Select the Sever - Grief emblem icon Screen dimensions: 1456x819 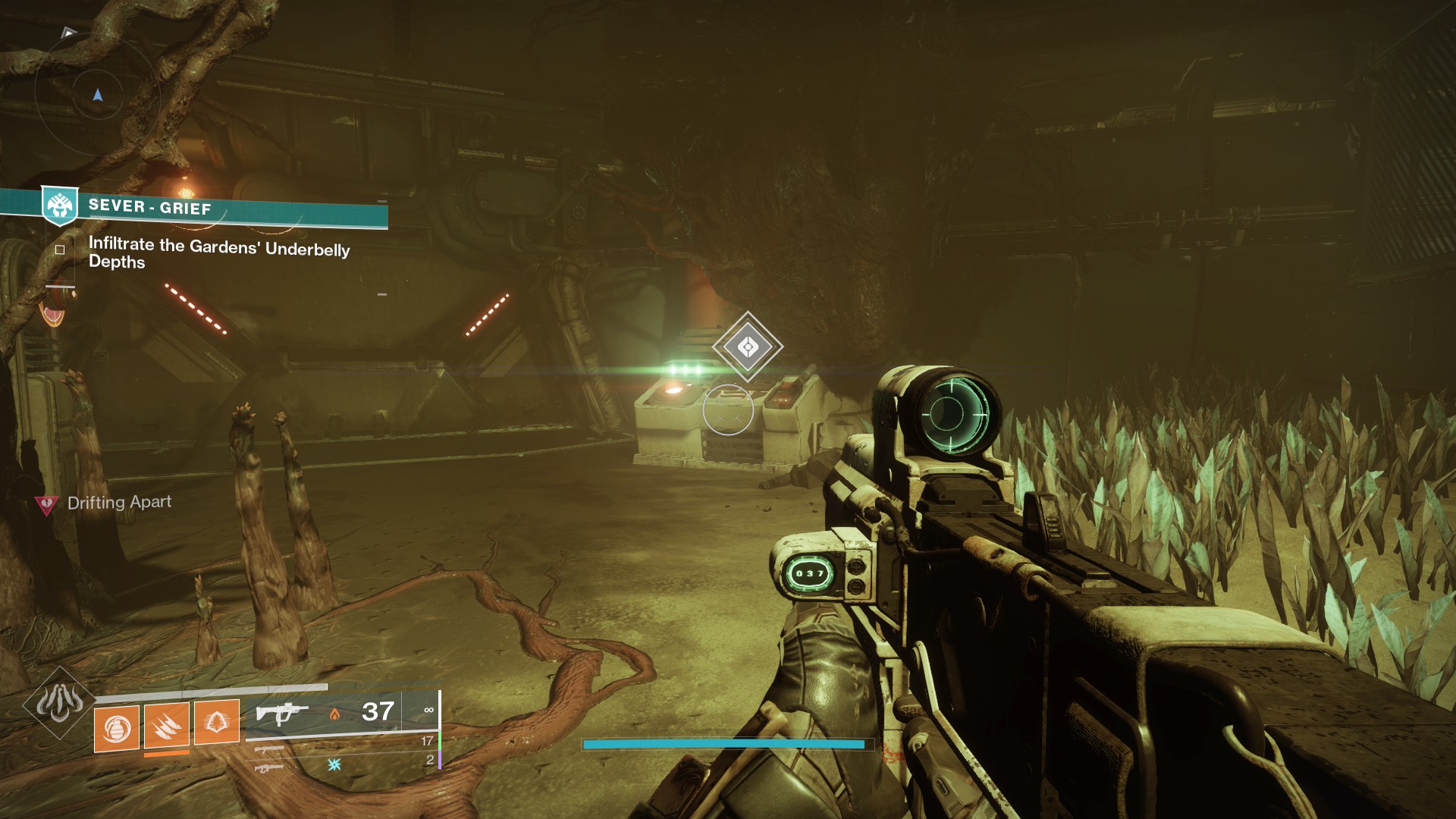point(59,205)
